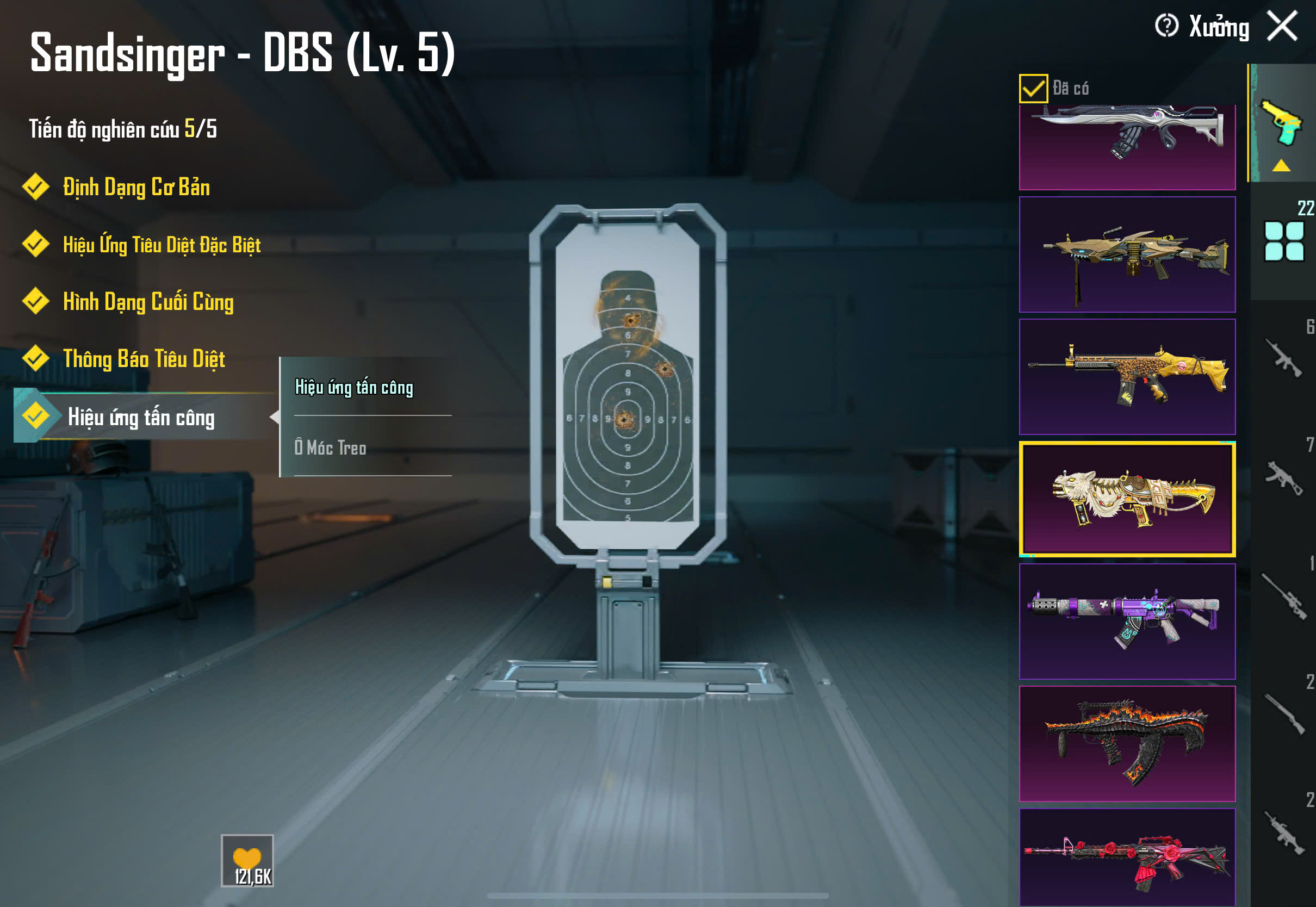Close the weapon workshop screen
This screenshot has height=907, width=1316.
click(1282, 26)
